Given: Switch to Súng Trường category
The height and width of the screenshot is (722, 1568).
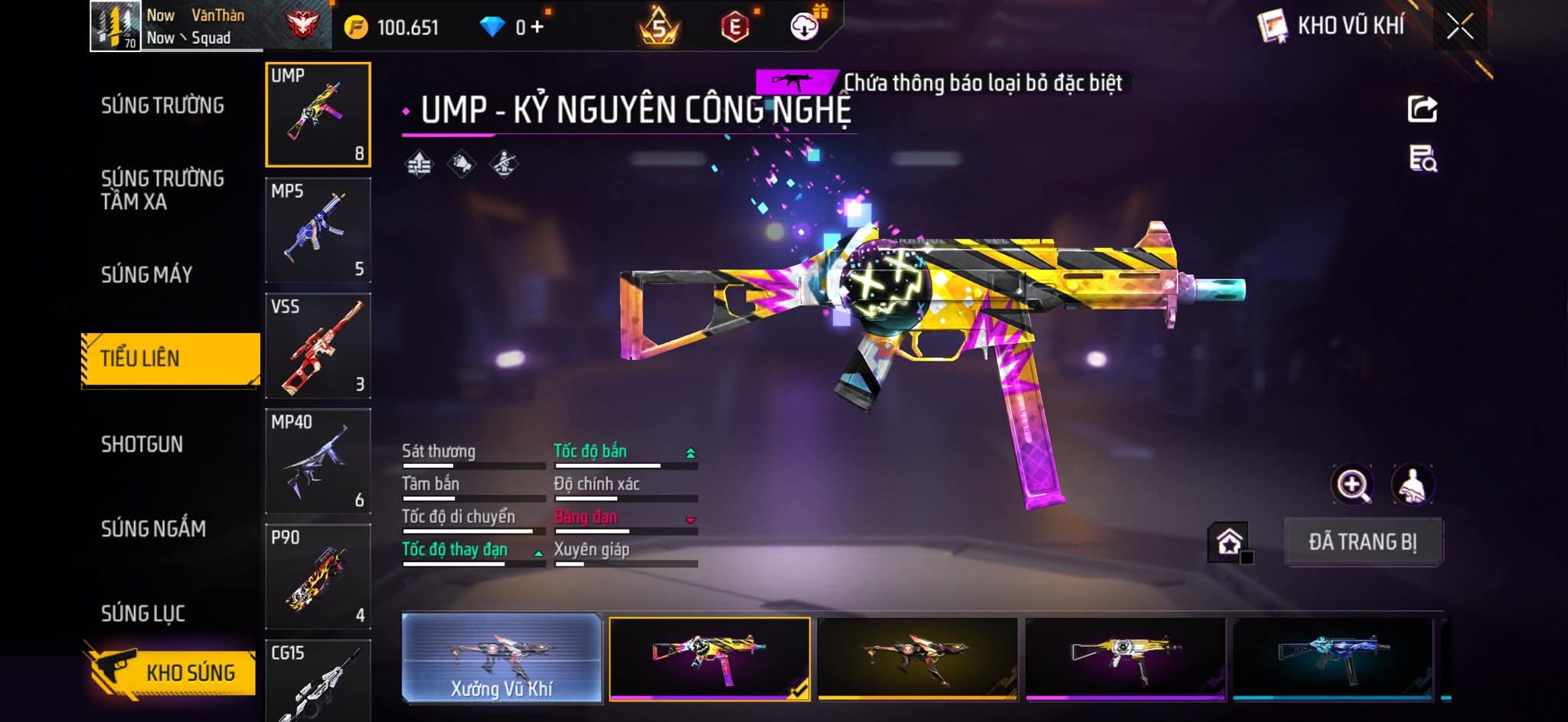Looking at the screenshot, I should 162,106.
